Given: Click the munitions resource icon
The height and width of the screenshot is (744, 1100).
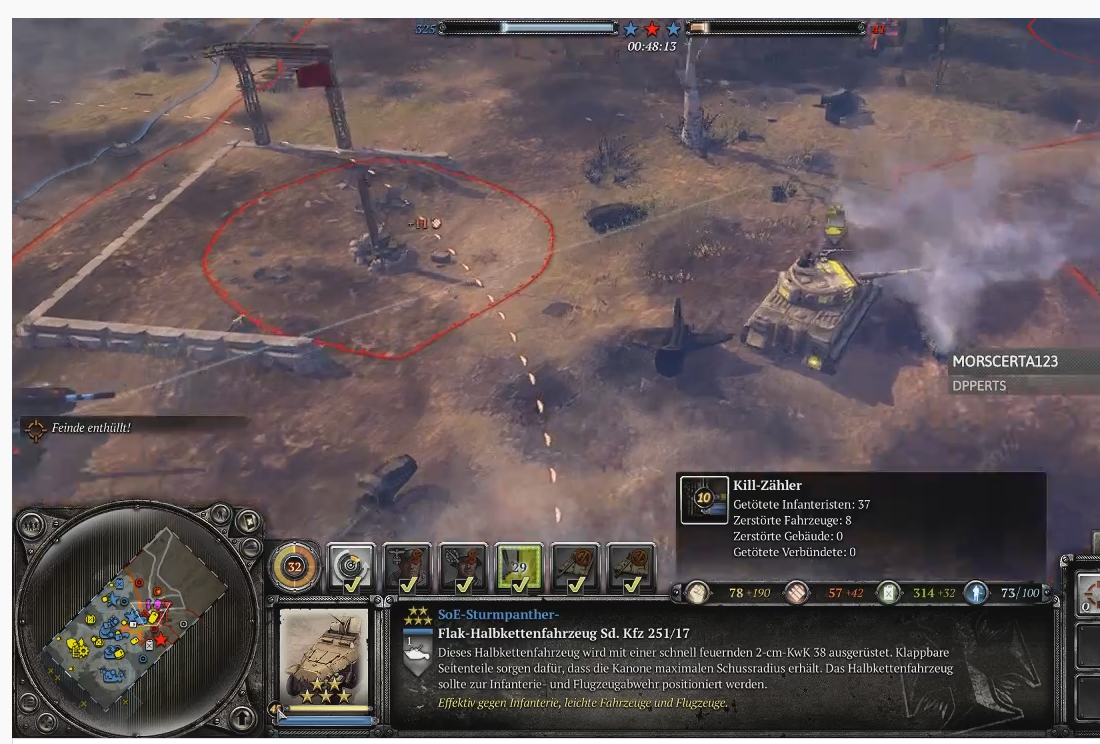Looking at the screenshot, I should (797, 593).
